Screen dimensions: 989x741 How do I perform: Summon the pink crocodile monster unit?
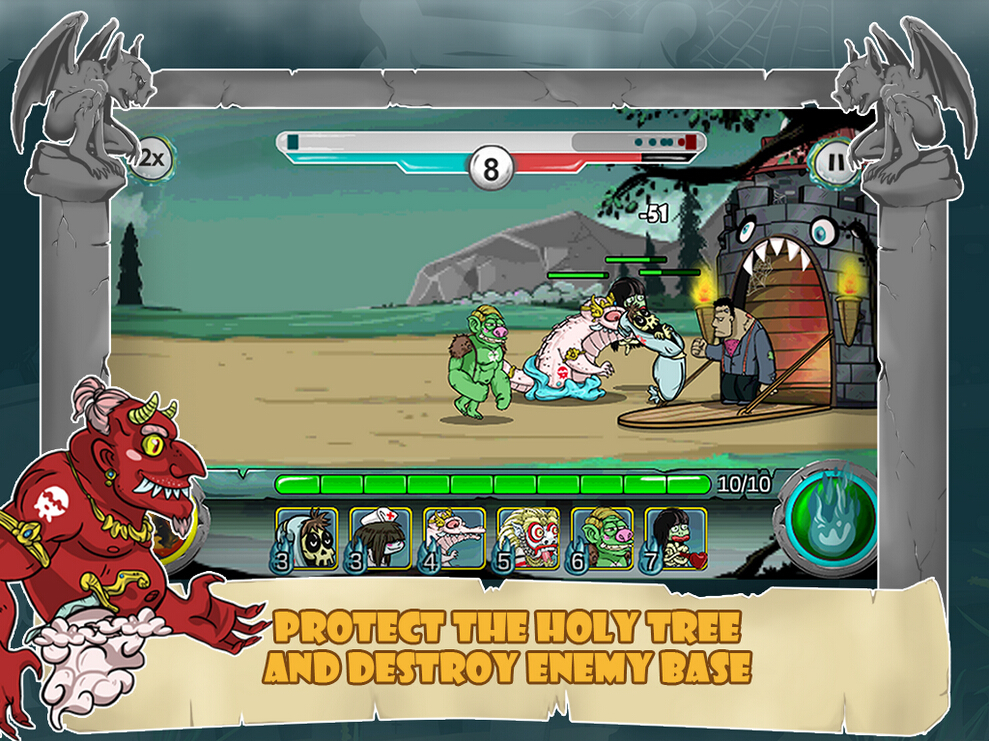[454, 539]
